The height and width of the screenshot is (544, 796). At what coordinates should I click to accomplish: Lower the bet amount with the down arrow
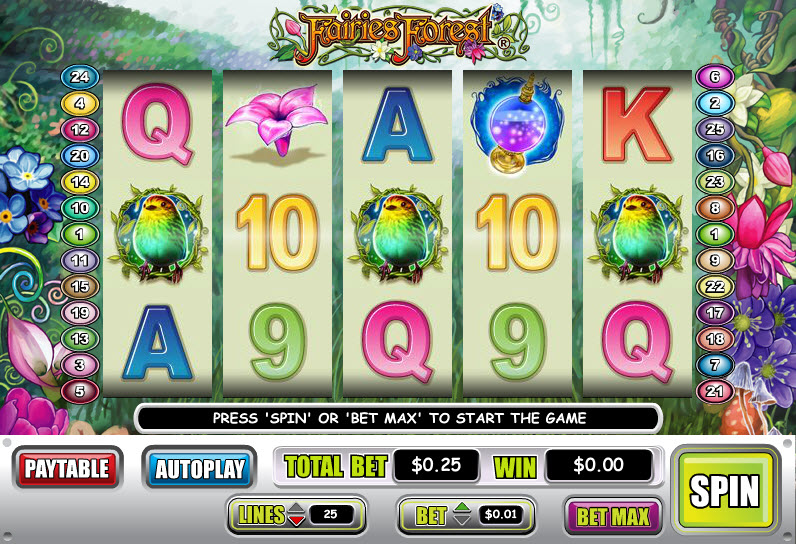[x=460, y=521]
